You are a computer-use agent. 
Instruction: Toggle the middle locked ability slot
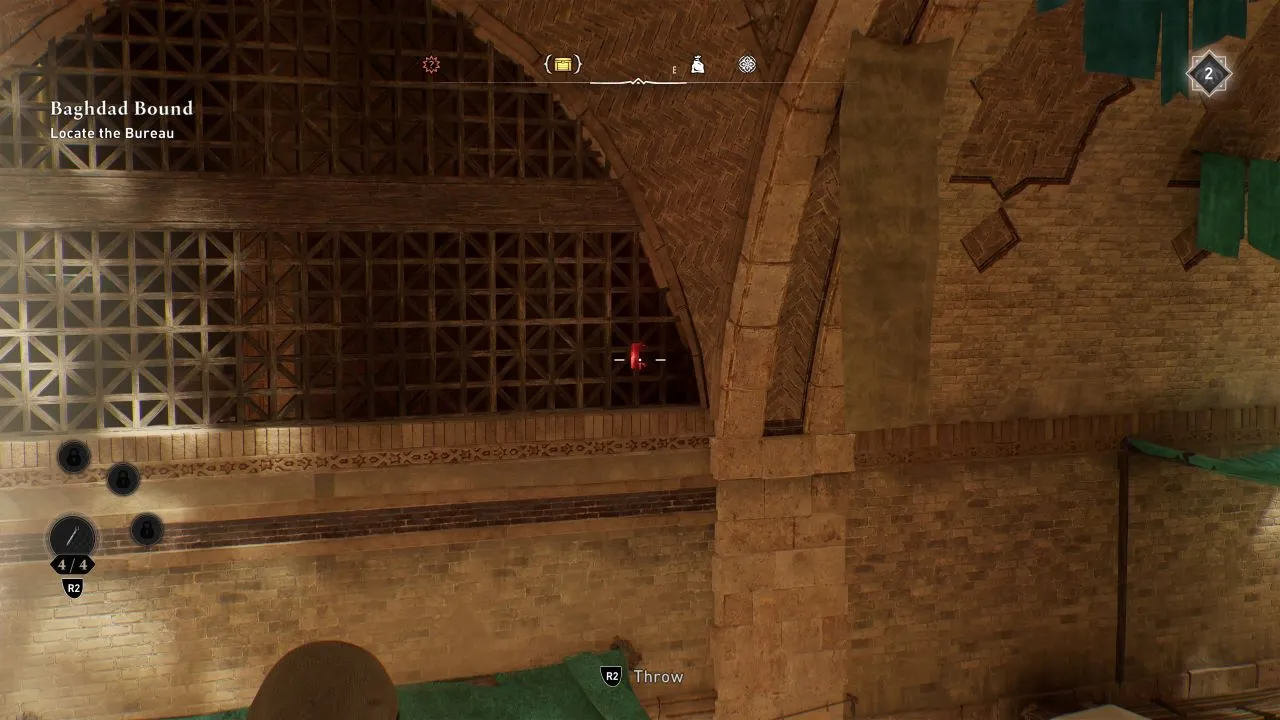(123, 479)
